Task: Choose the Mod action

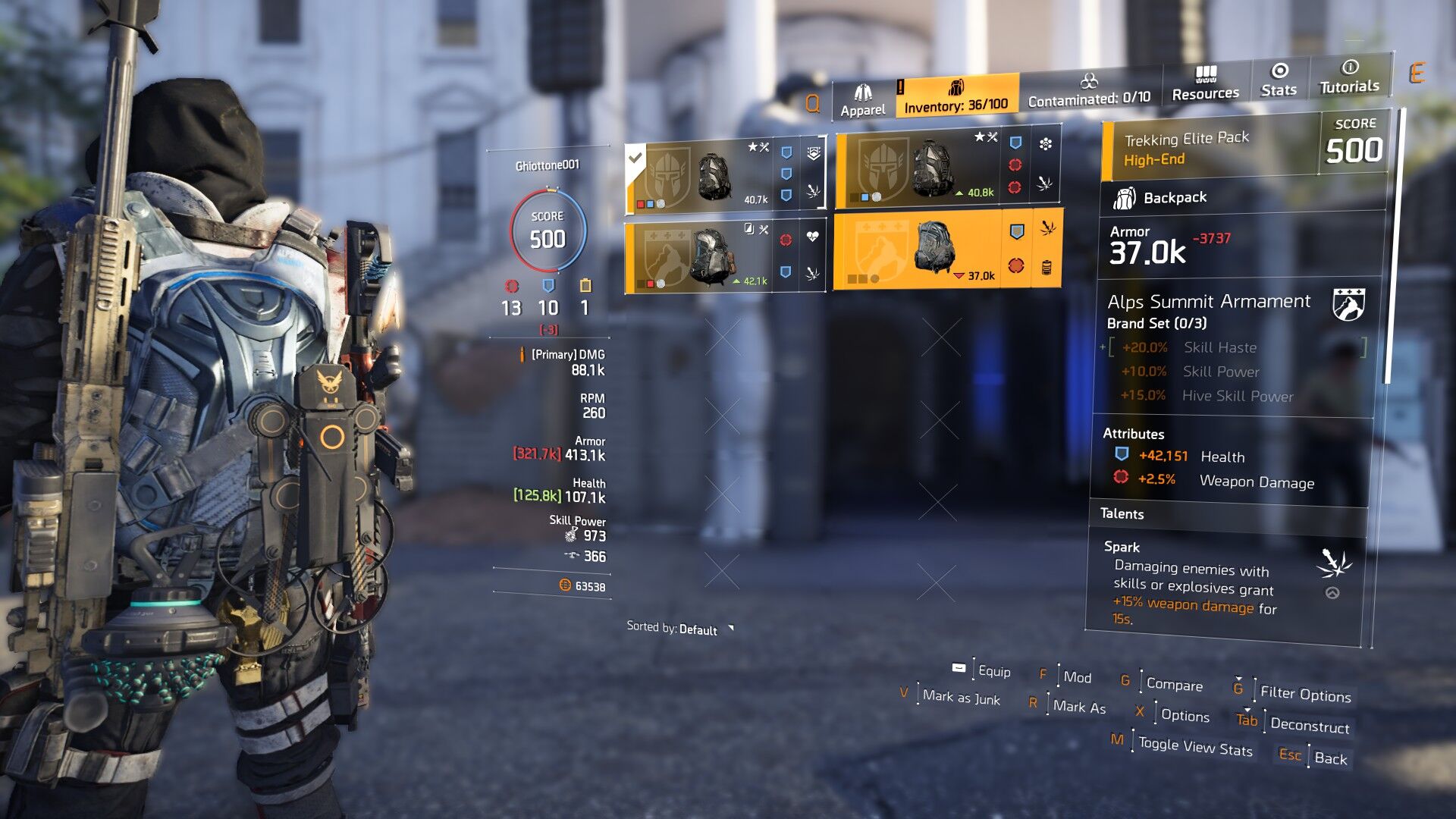Action: (1076, 676)
